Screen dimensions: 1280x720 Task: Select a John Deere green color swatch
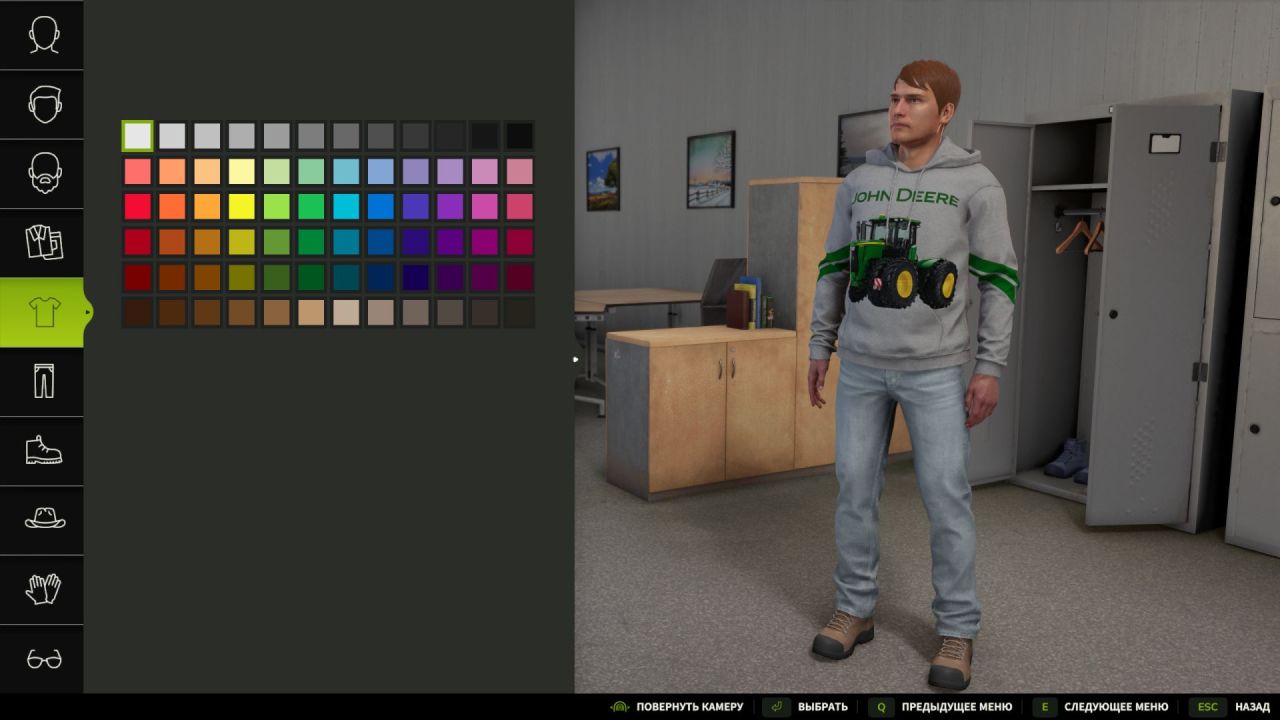312,242
